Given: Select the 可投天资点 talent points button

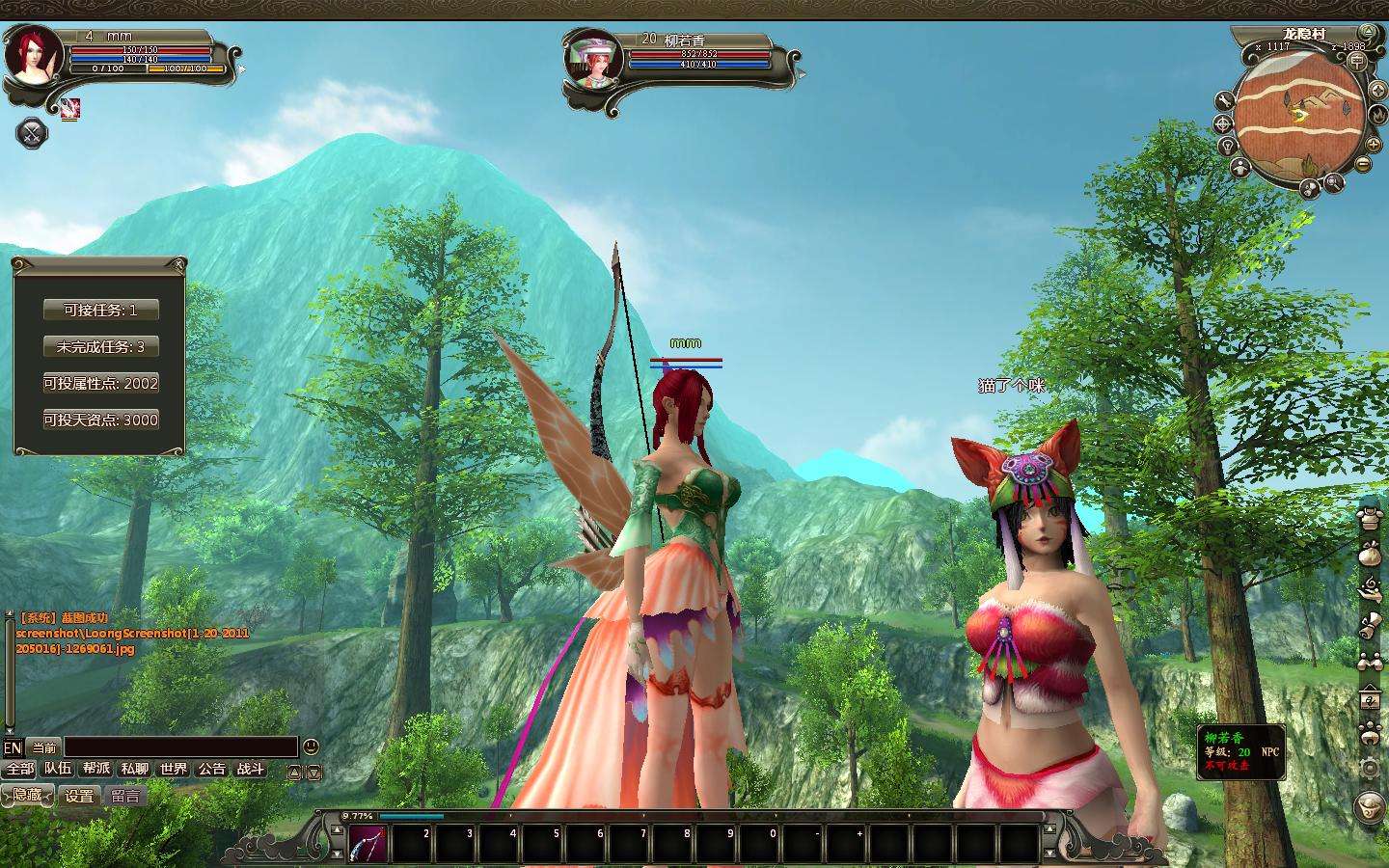Looking at the screenshot, I should tap(100, 420).
